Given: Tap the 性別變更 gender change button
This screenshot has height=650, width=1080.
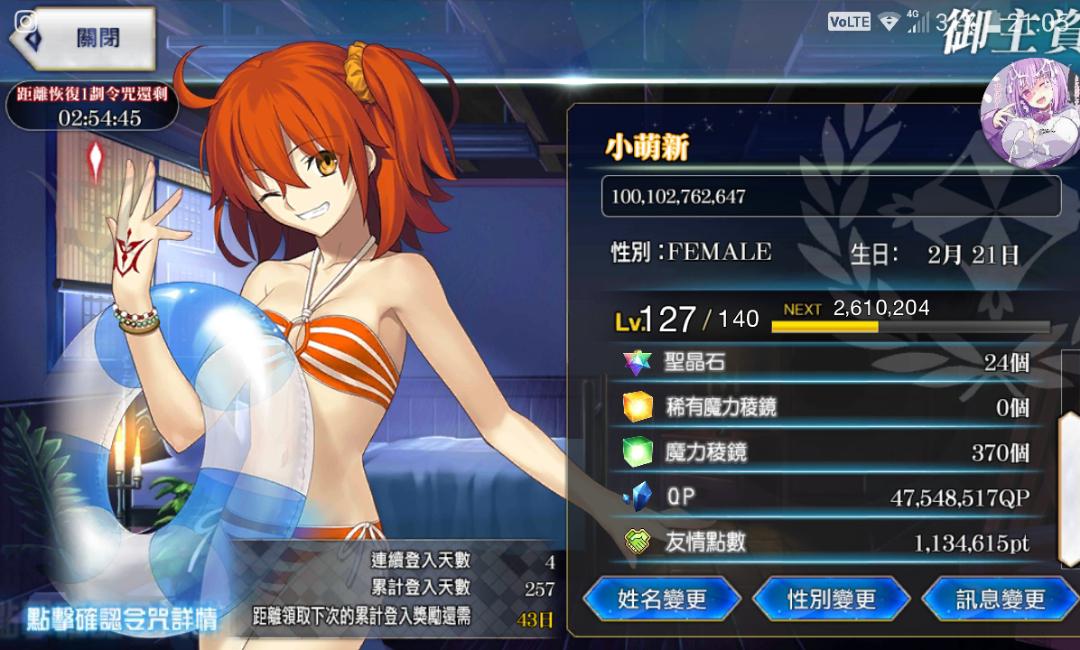Looking at the screenshot, I should tap(831, 598).
